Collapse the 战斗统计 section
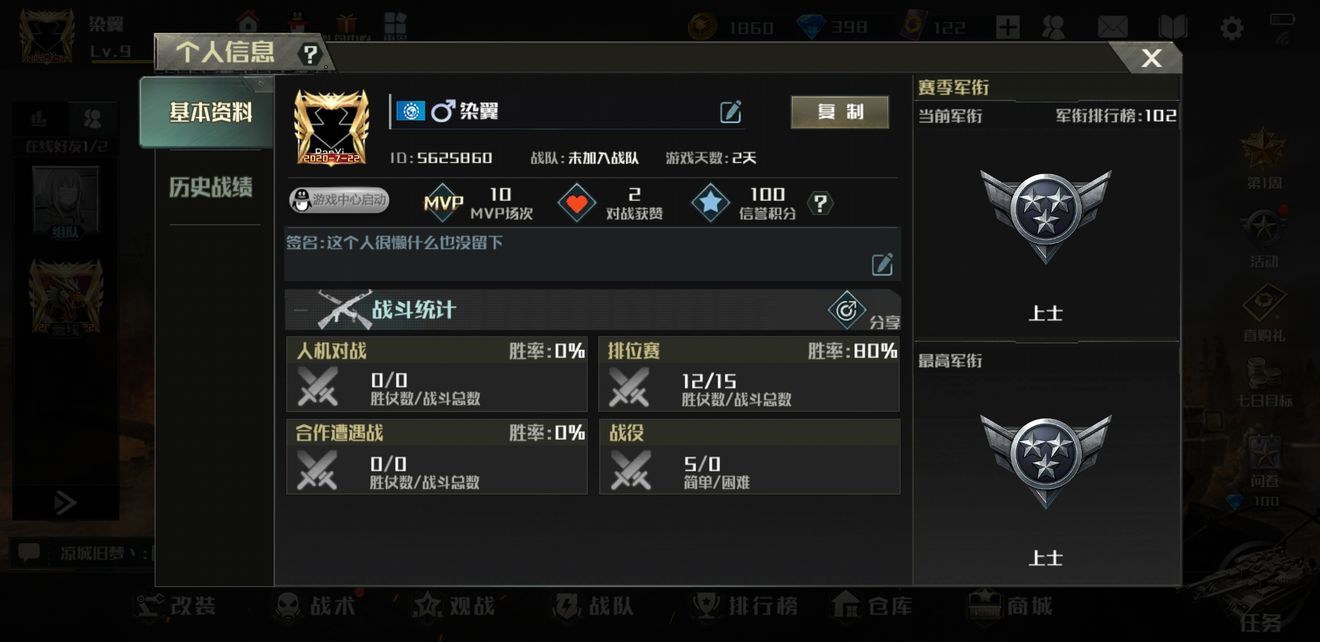The width and height of the screenshot is (1320, 642). pos(301,310)
